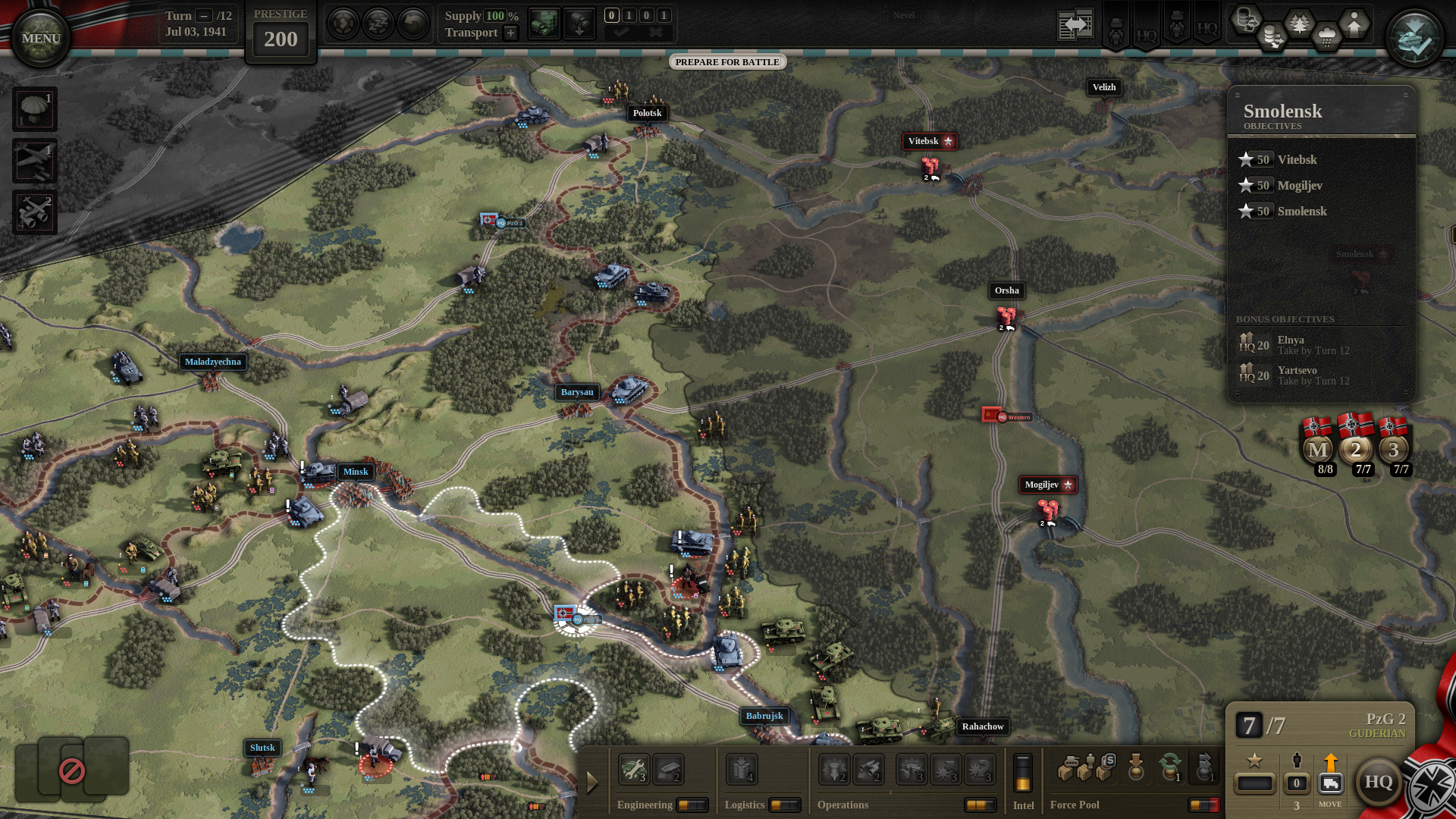Toggle the pine trees terrain view
This screenshot has height=819, width=1456.
point(1299,24)
